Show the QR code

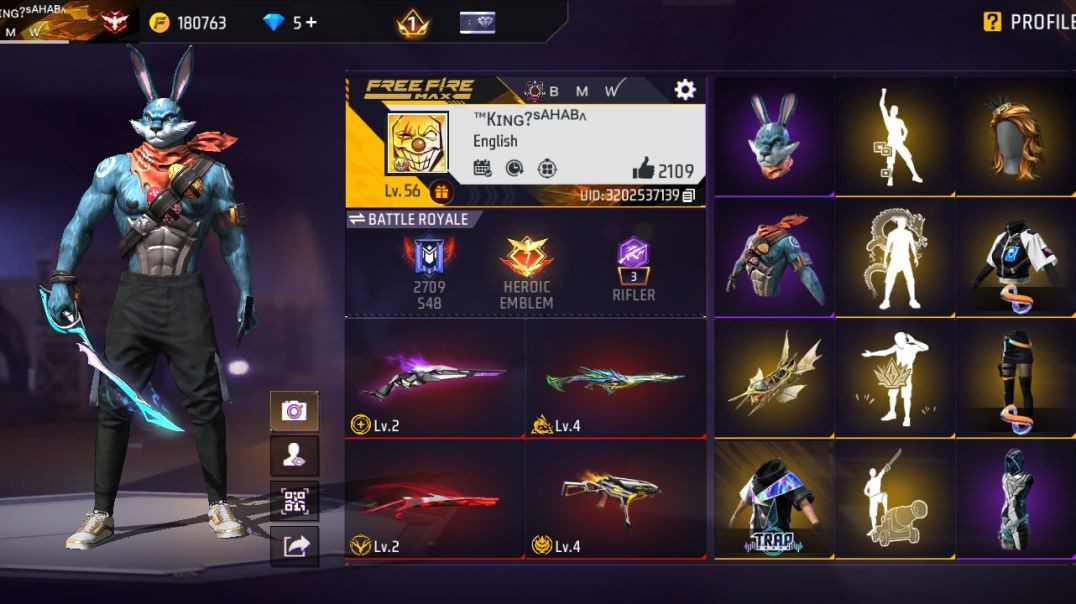[x=294, y=501]
